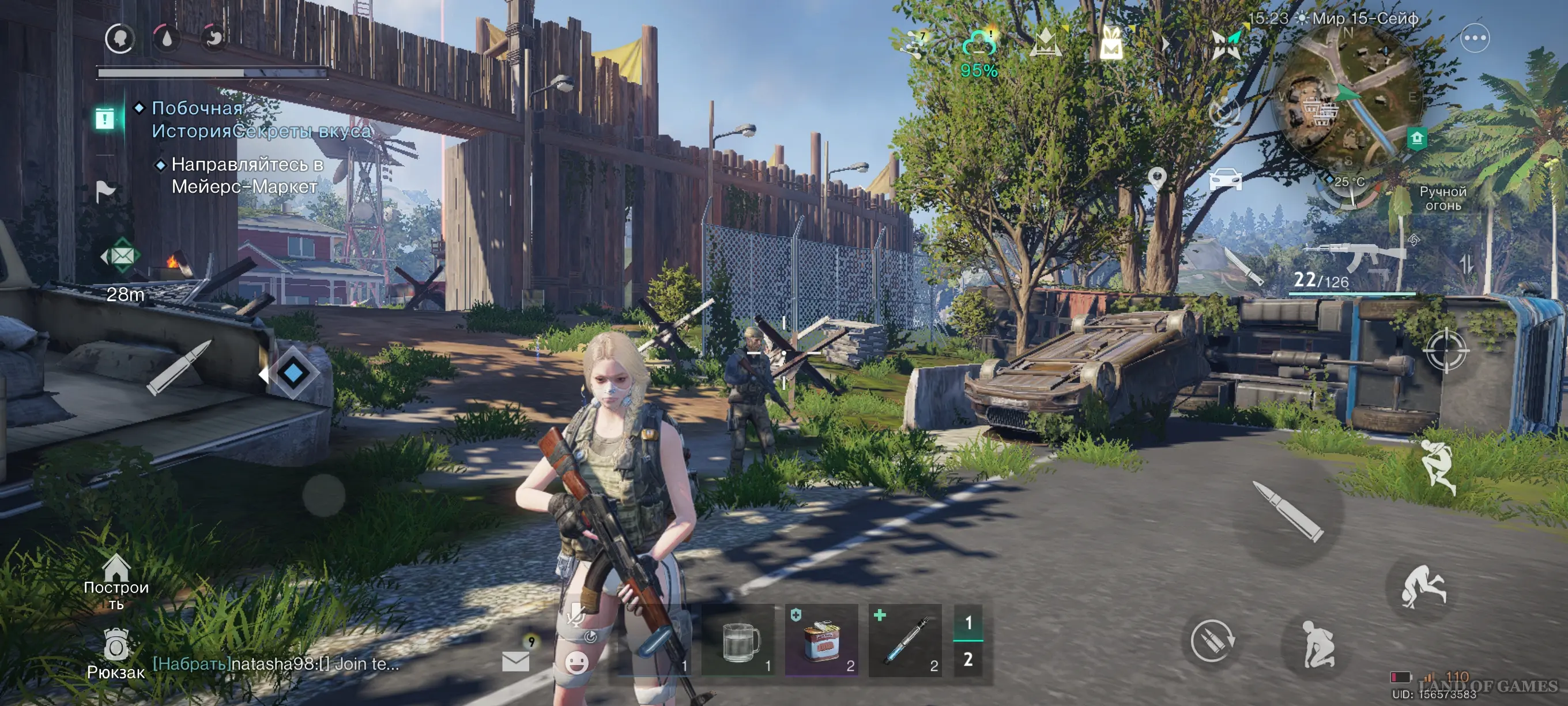Reload the weapon with the ammo icon
This screenshot has height=706, width=1568.
pos(1211,641)
